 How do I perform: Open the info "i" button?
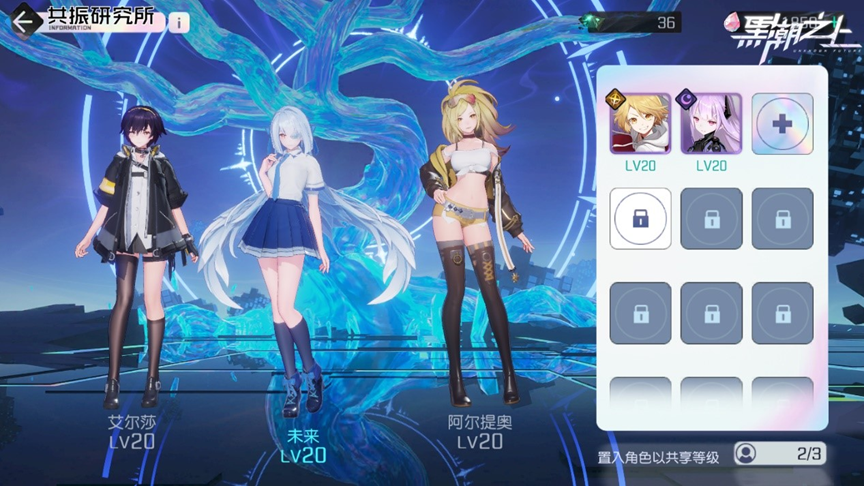pos(179,22)
